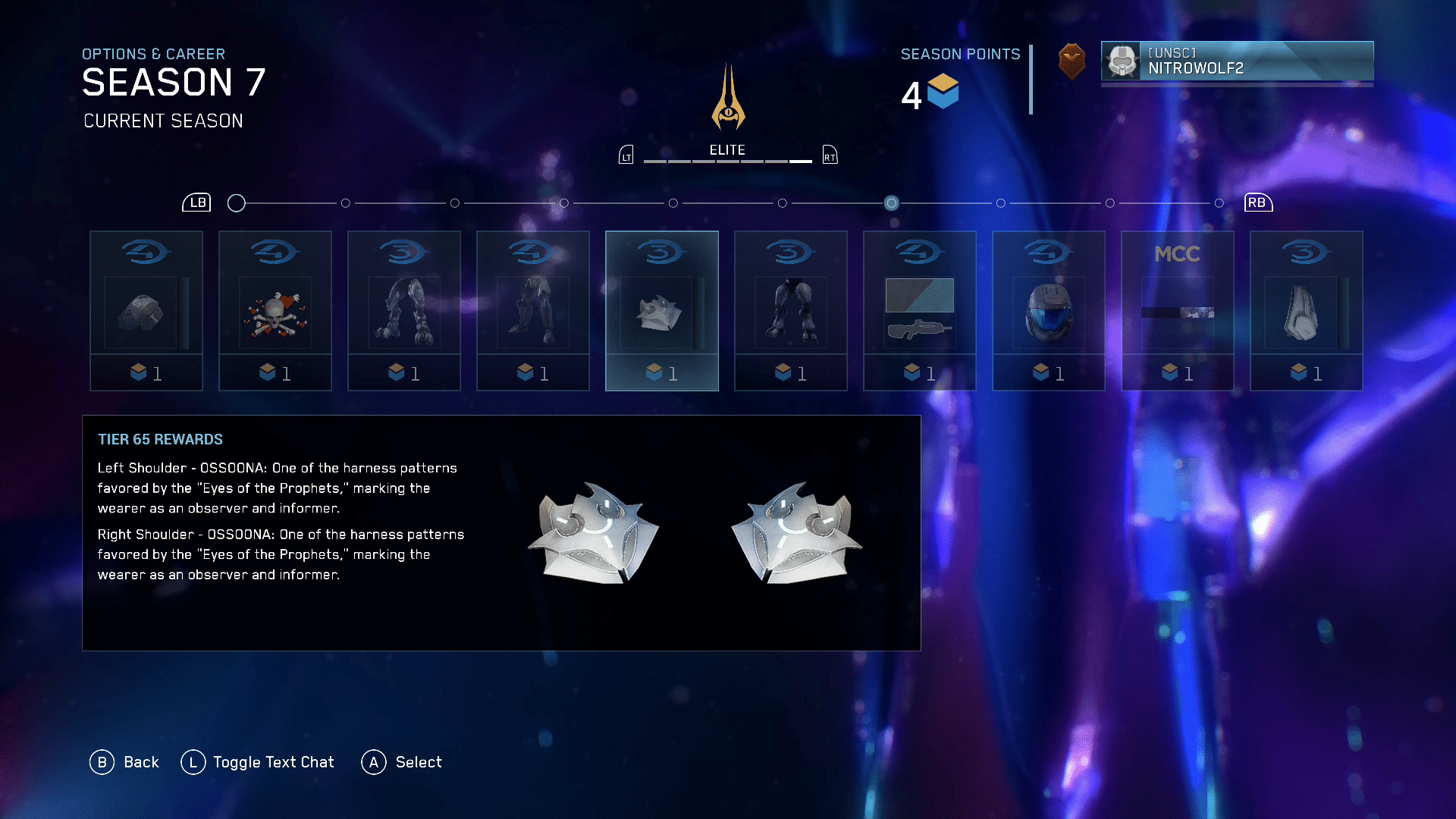Select the Halo 4 elite legs reward

pos(533,311)
